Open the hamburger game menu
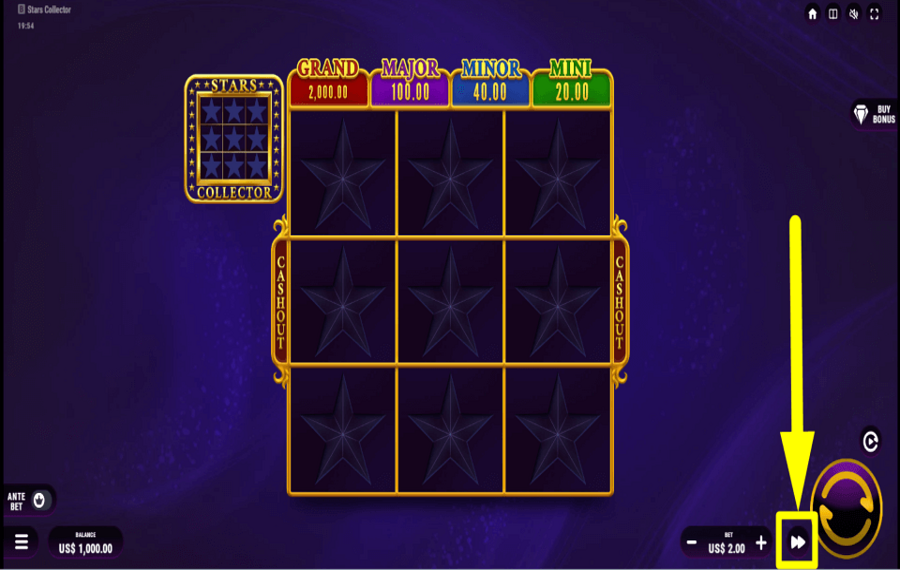 pos(21,542)
